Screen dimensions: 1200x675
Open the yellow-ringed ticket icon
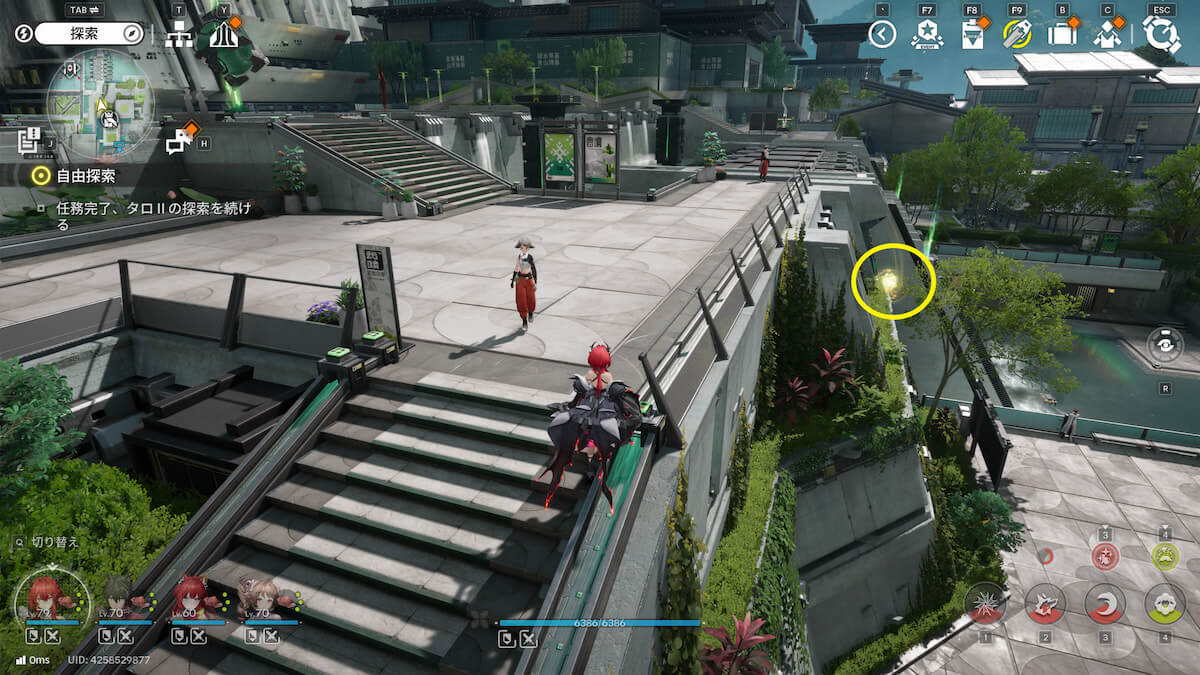tap(1017, 35)
